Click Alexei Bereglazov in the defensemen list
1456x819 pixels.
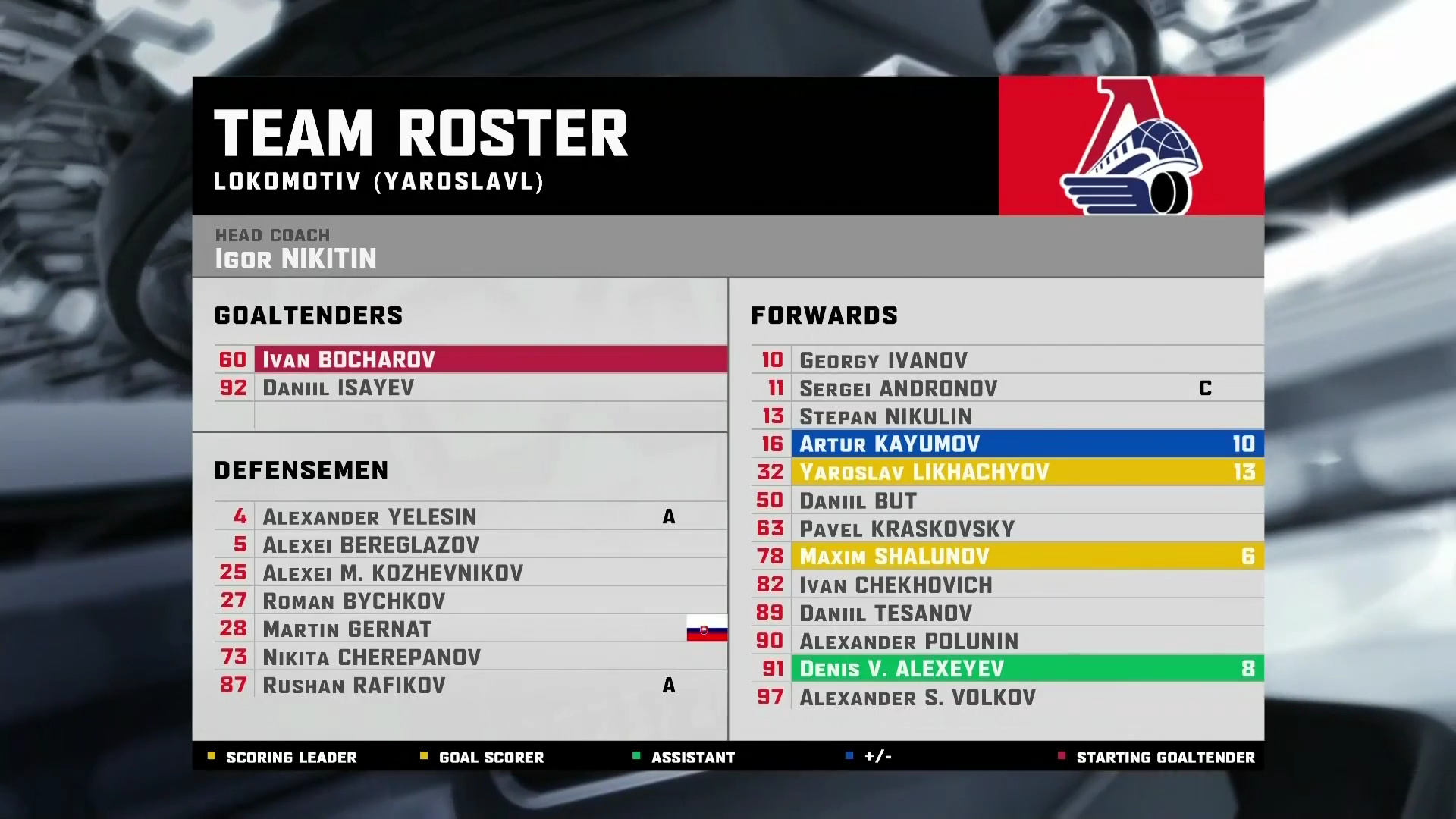coord(371,545)
